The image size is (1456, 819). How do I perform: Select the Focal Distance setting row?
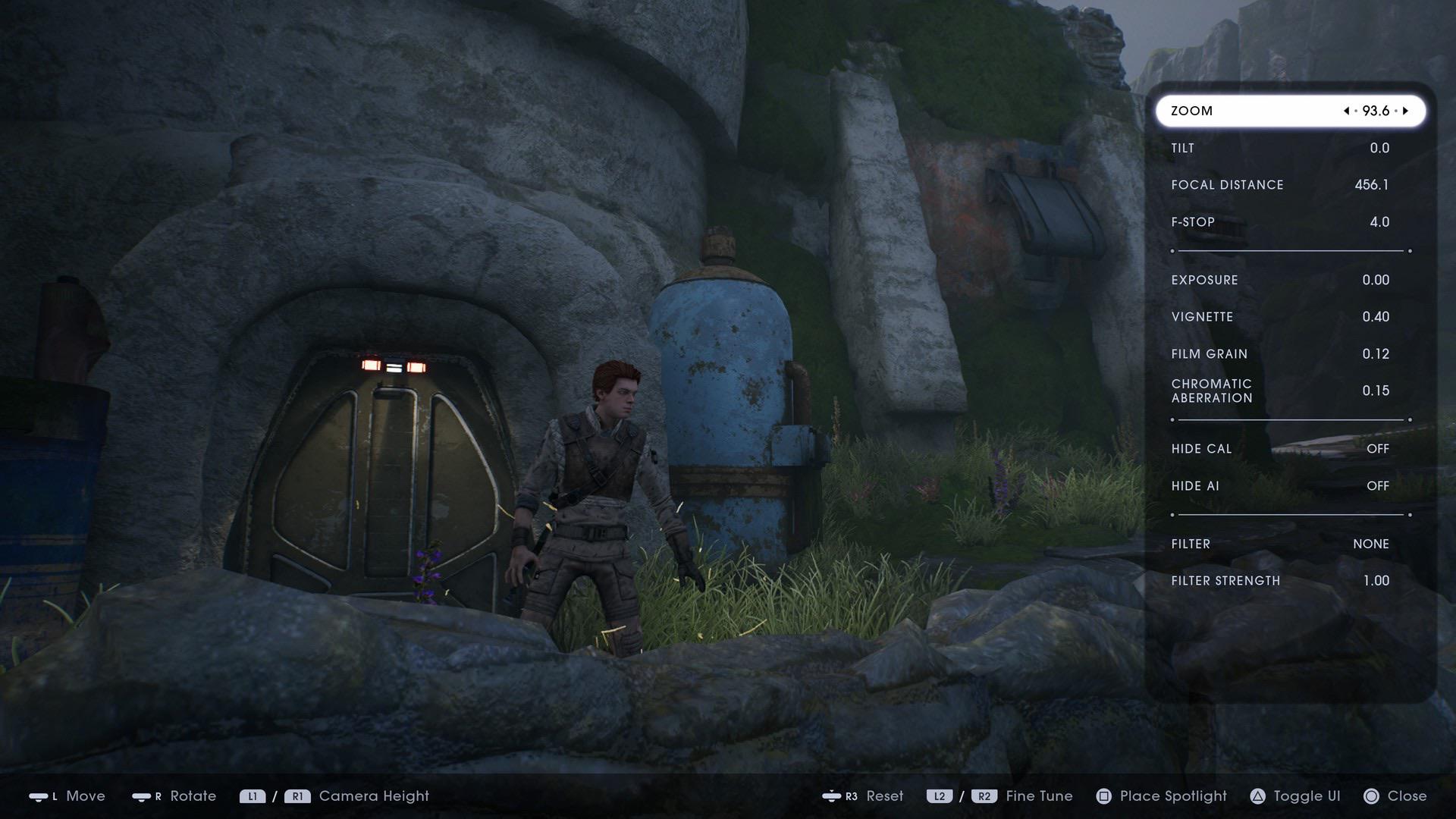point(1289,184)
